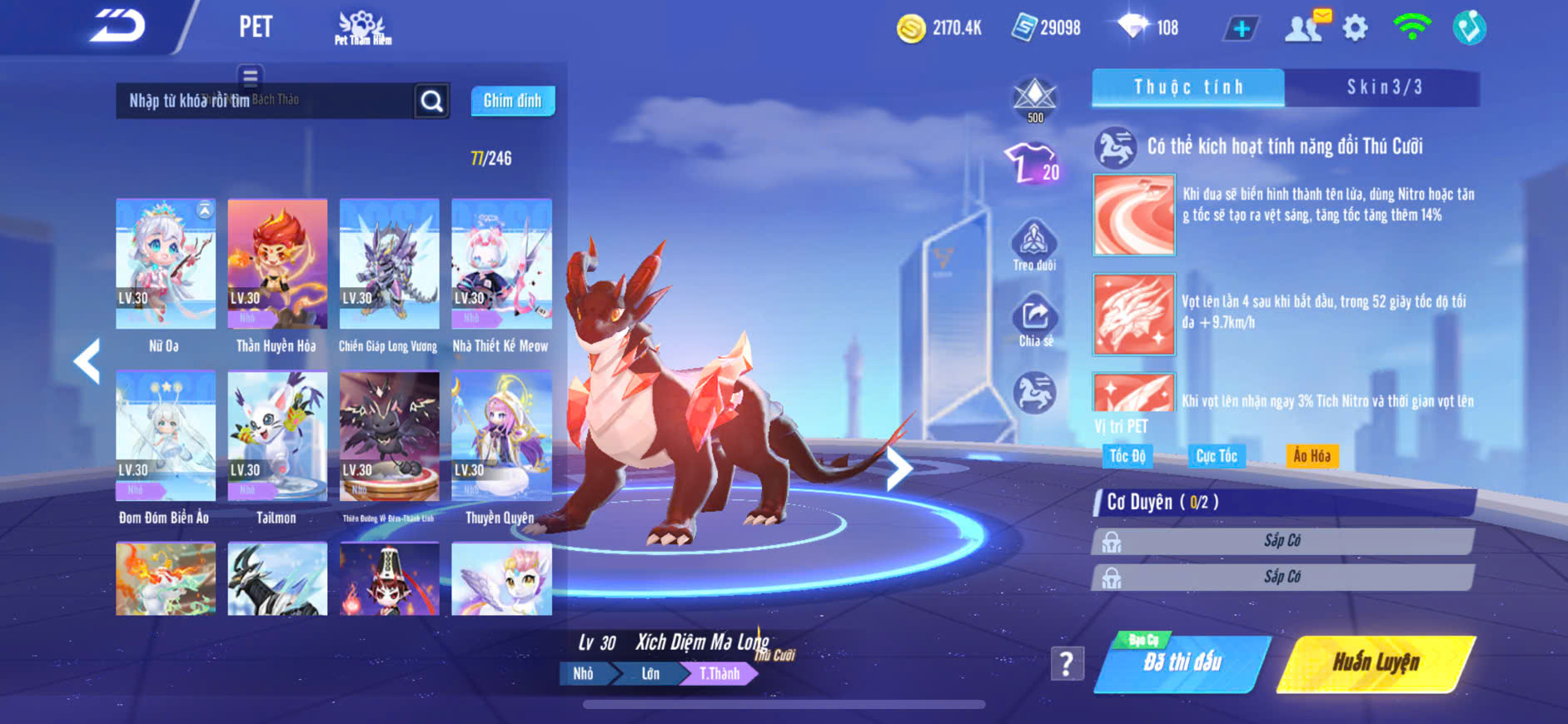Activate the Ghim đính button
1568x724 pixels.
tap(512, 101)
